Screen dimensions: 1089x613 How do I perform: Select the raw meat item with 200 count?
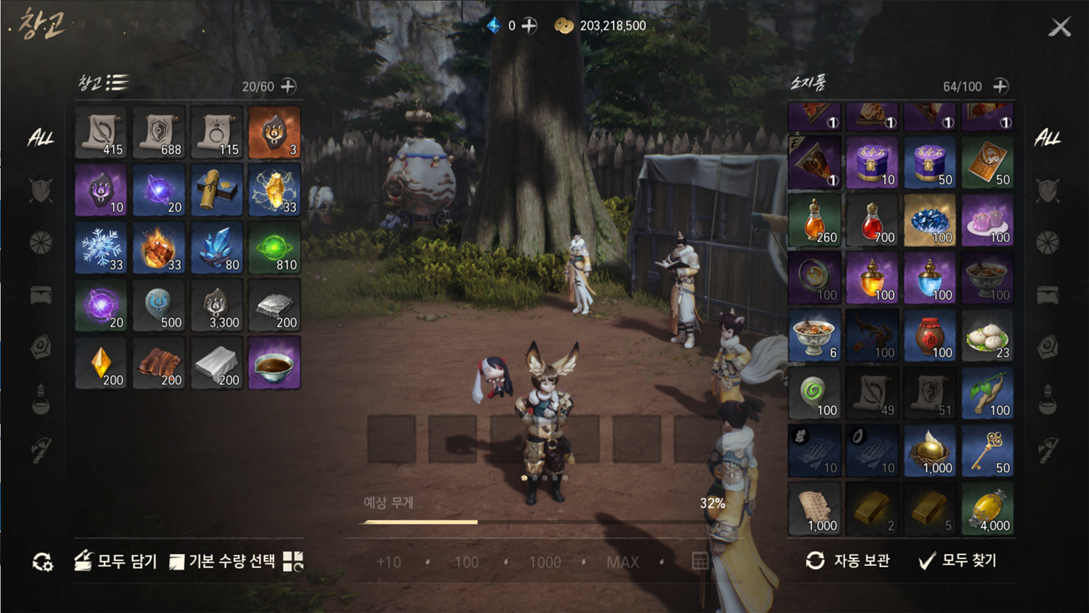pyautogui.click(x=159, y=362)
